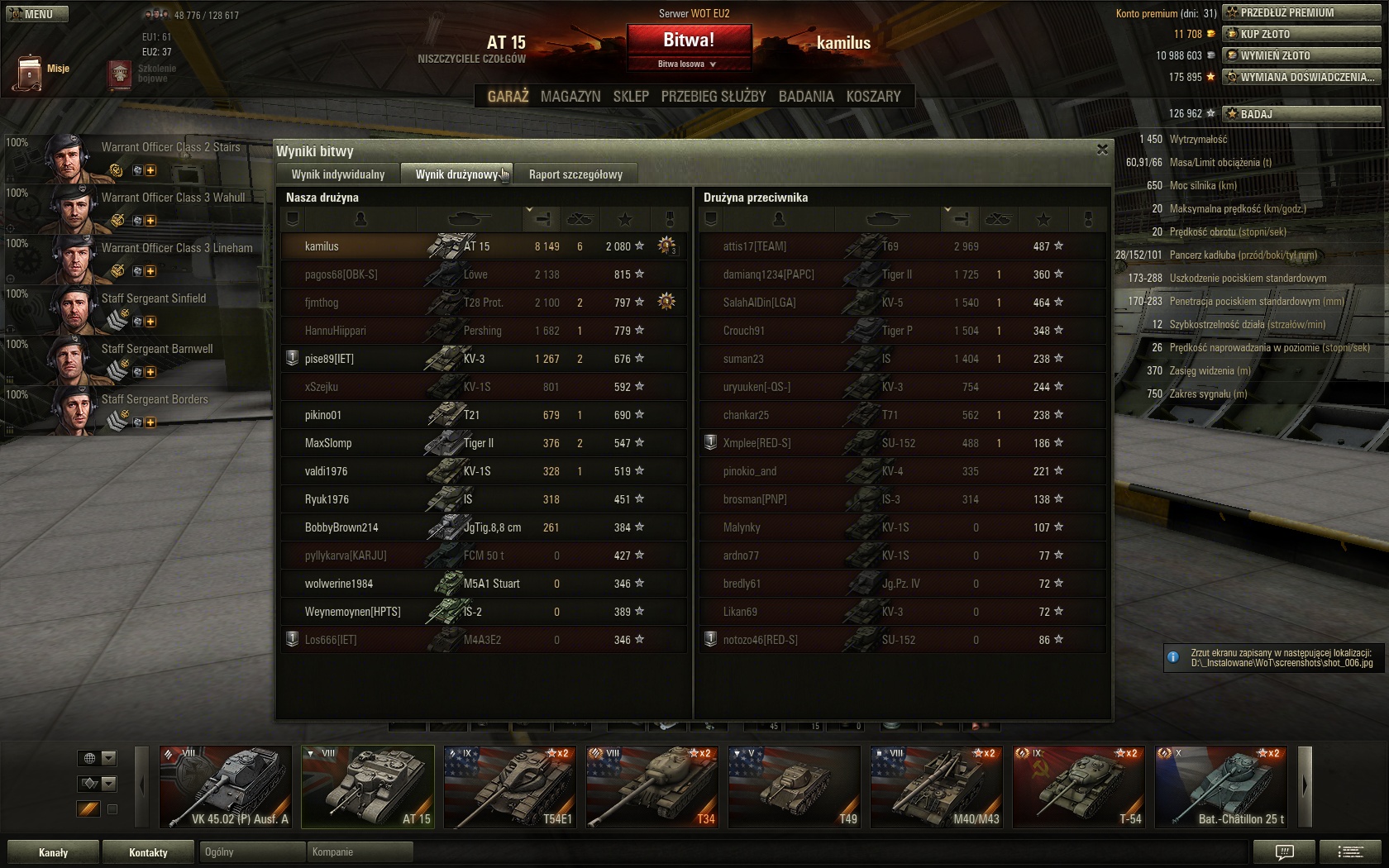Select player kamilus row in team results

tap(484, 246)
